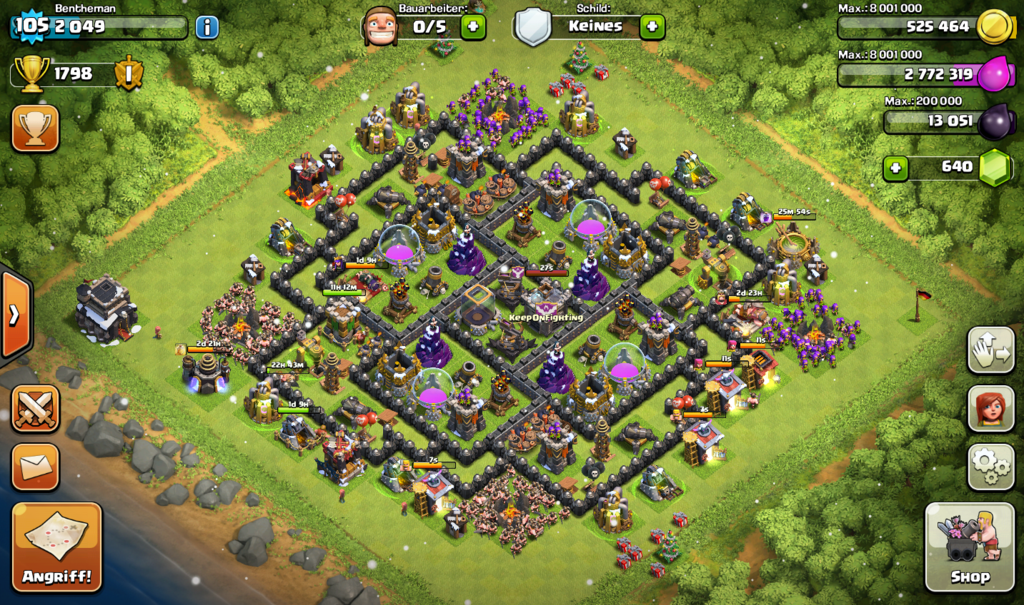The image size is (1024, 605).
Task: Open the settings gears button
Action: click(991, 466)
